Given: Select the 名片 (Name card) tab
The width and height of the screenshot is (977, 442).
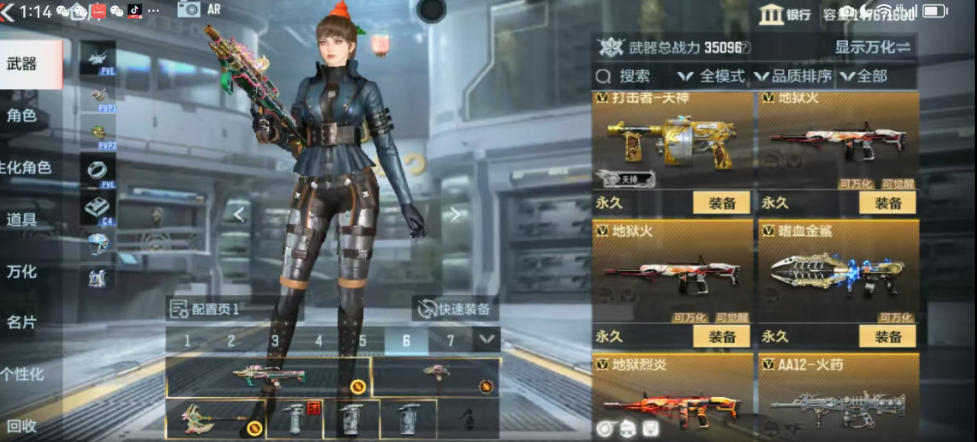Looking at the screenshot, I should pyautogui.click(x=22, y=323).
